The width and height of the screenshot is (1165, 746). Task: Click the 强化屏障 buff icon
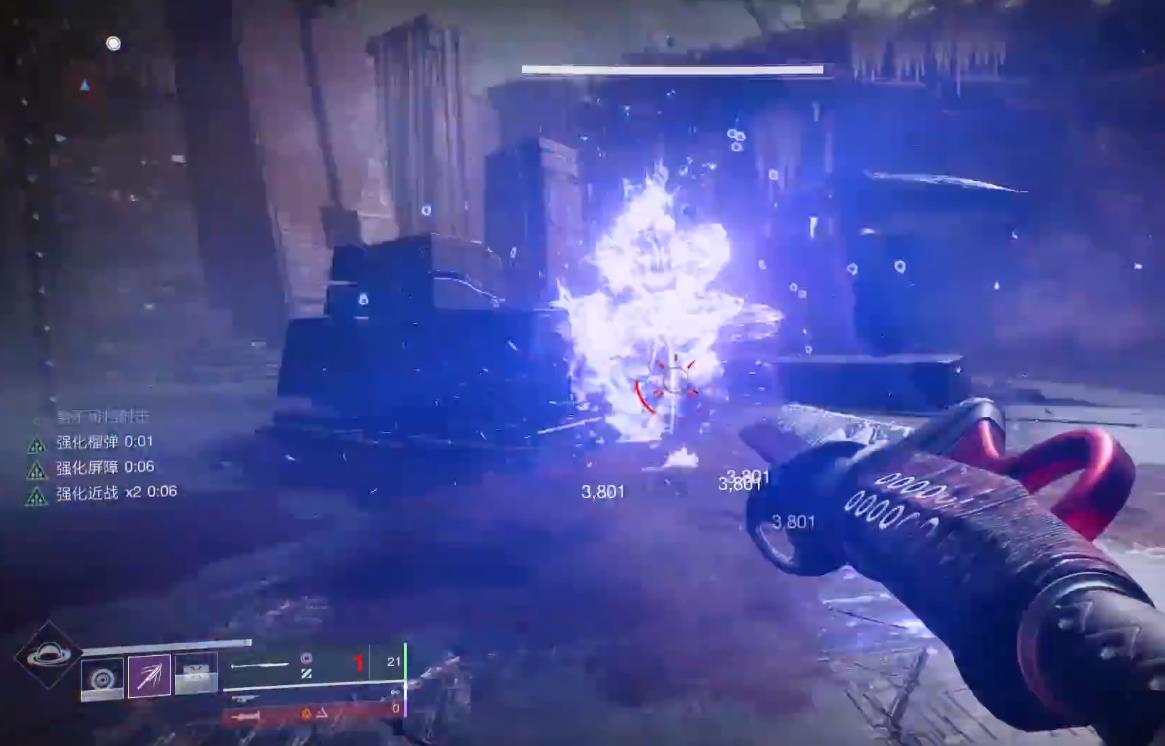pos(37,469)
